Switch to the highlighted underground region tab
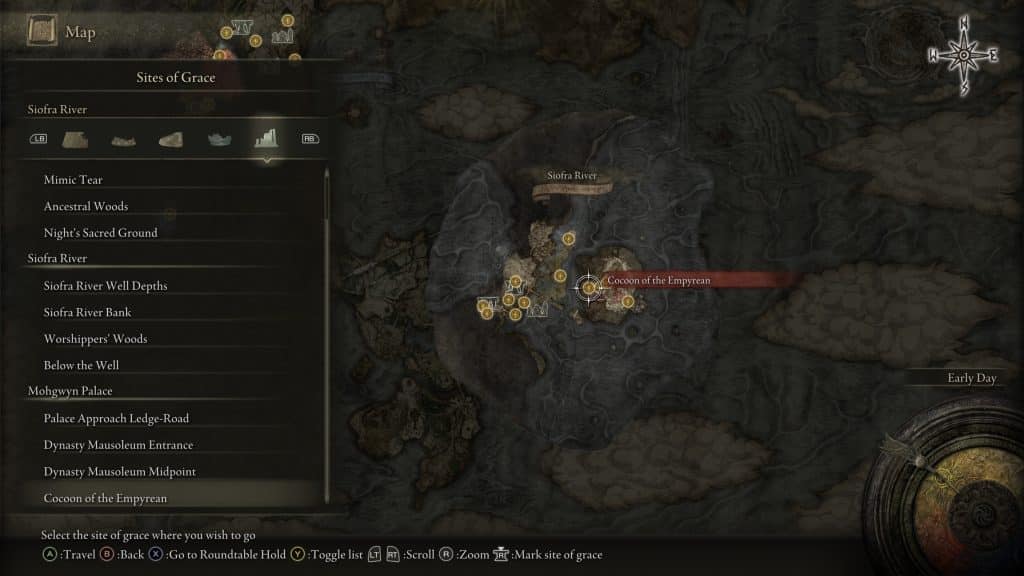Viewport: 1024px width, 576px height. [265, 138]
